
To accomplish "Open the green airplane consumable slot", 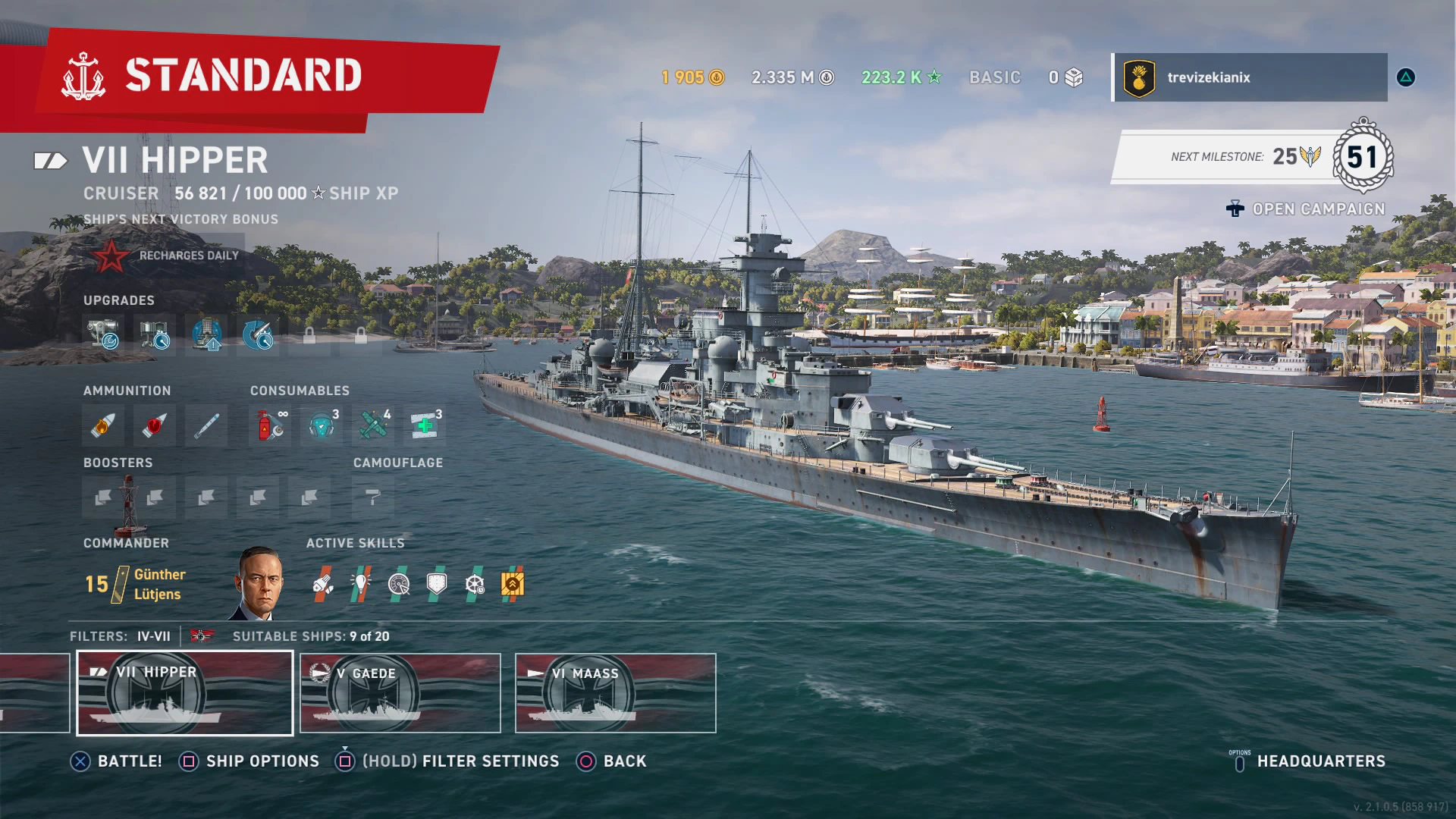I will click(x=373, y=425).
